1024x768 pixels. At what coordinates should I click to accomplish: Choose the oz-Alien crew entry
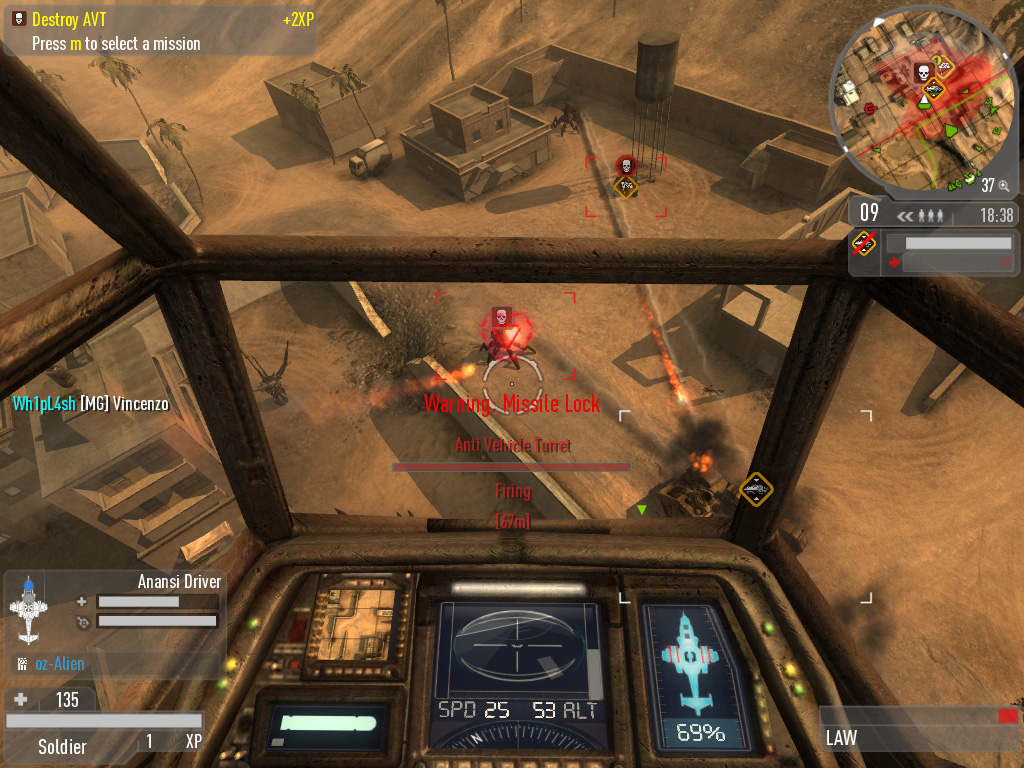pos(60,663)
